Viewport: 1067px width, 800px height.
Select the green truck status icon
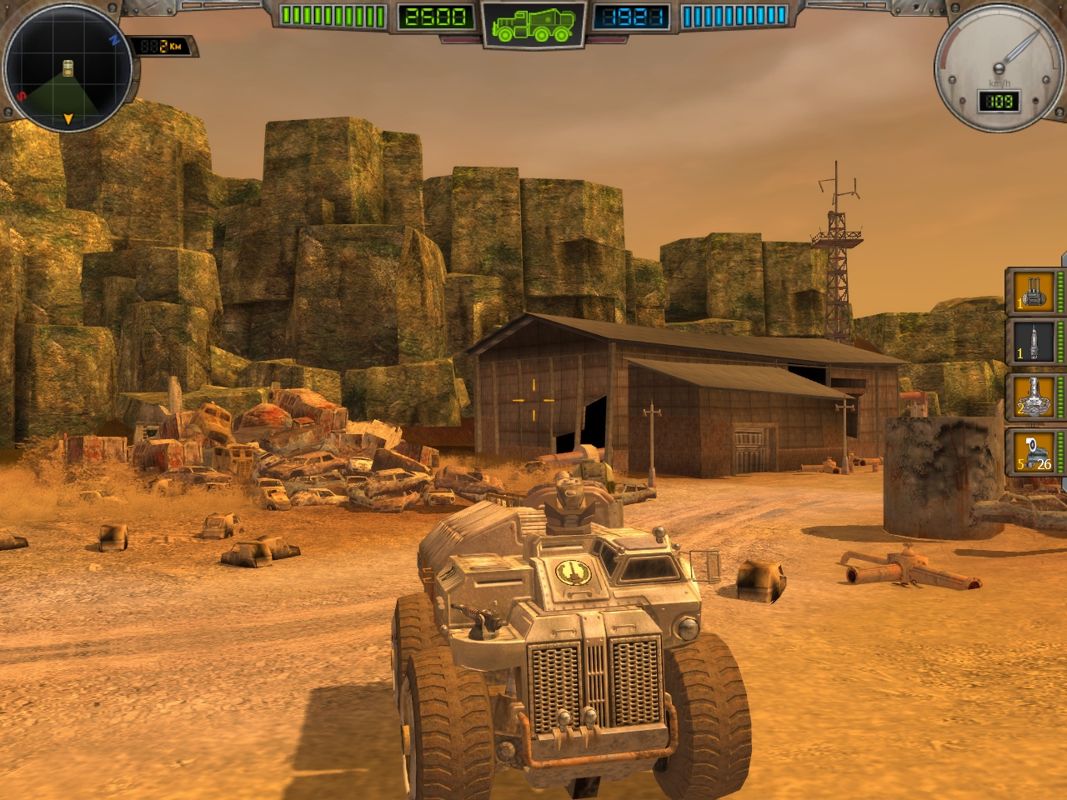[534, 24]
